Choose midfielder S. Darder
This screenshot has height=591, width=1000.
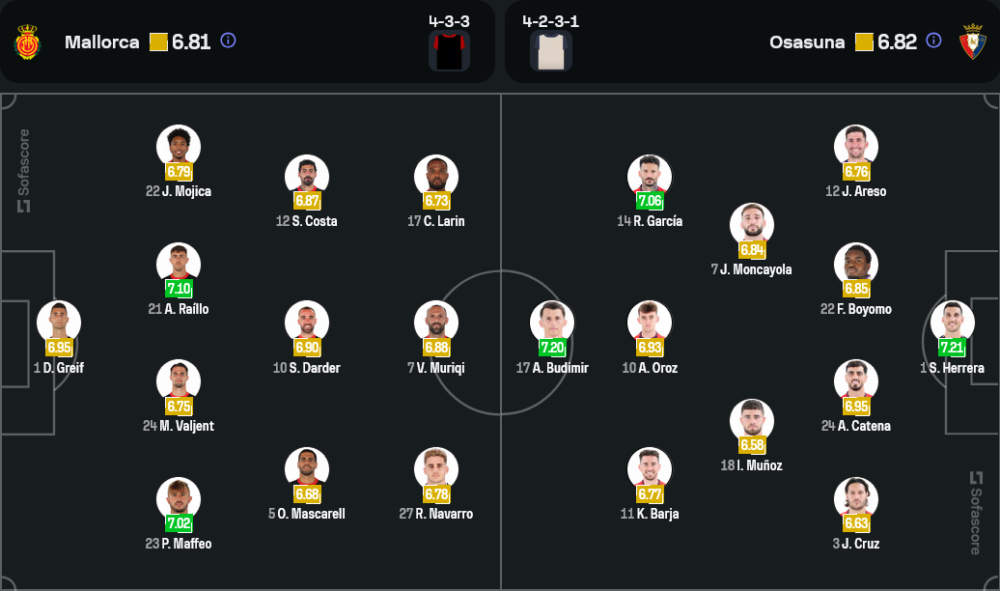coord(307,323)
